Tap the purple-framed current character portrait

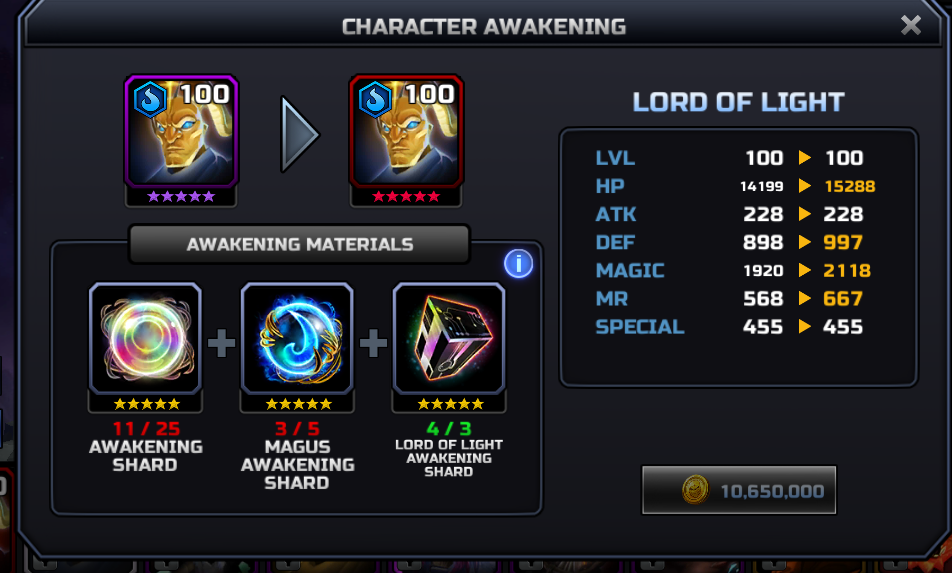coord(181,131)
